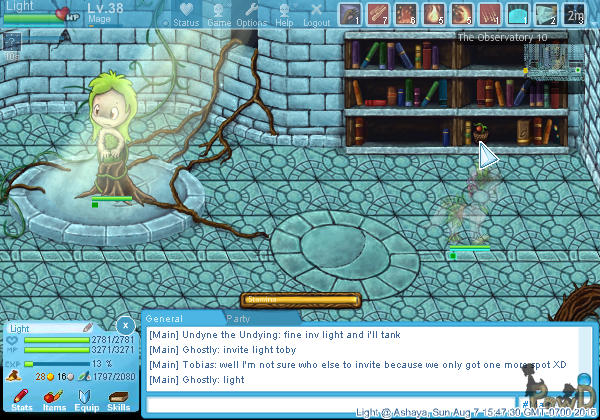Open the Items inventory
Viewport: 600px width, 420px height.
(x=53, y=400)
